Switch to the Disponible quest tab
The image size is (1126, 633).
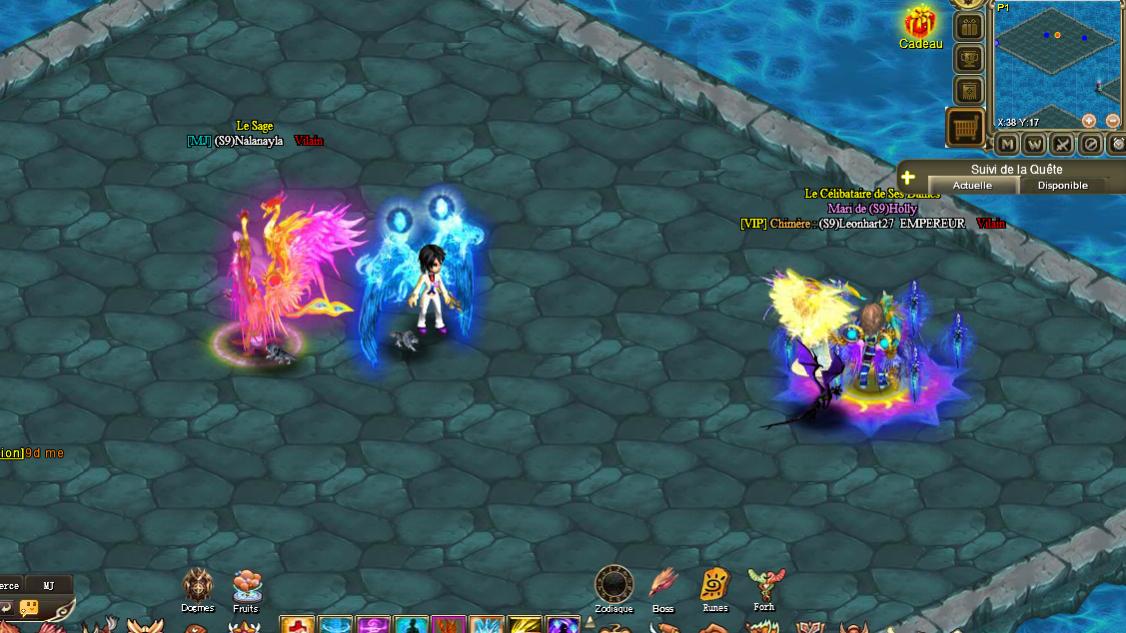(1062, 185)
